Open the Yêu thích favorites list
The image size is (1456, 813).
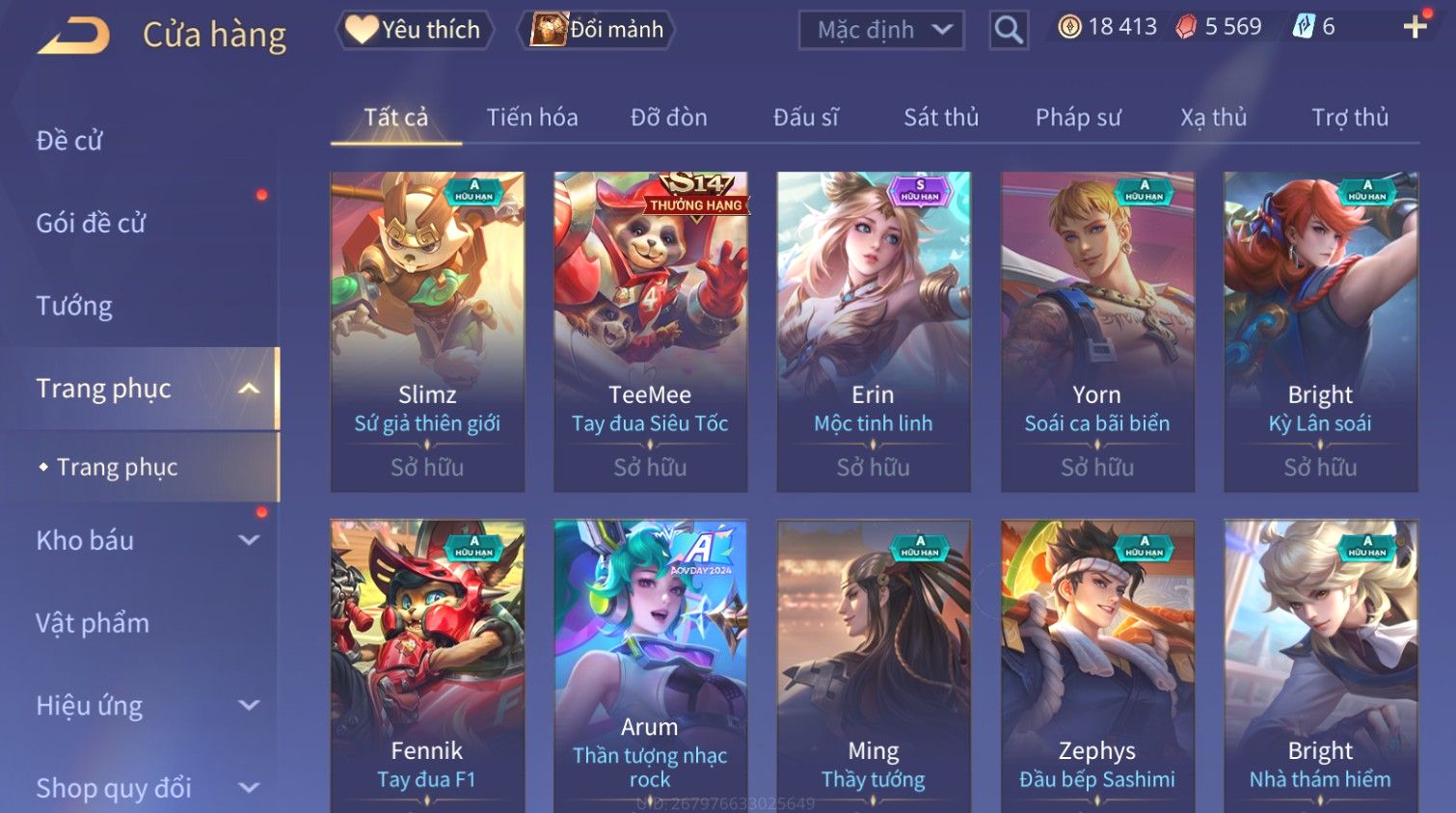point(415,30)
